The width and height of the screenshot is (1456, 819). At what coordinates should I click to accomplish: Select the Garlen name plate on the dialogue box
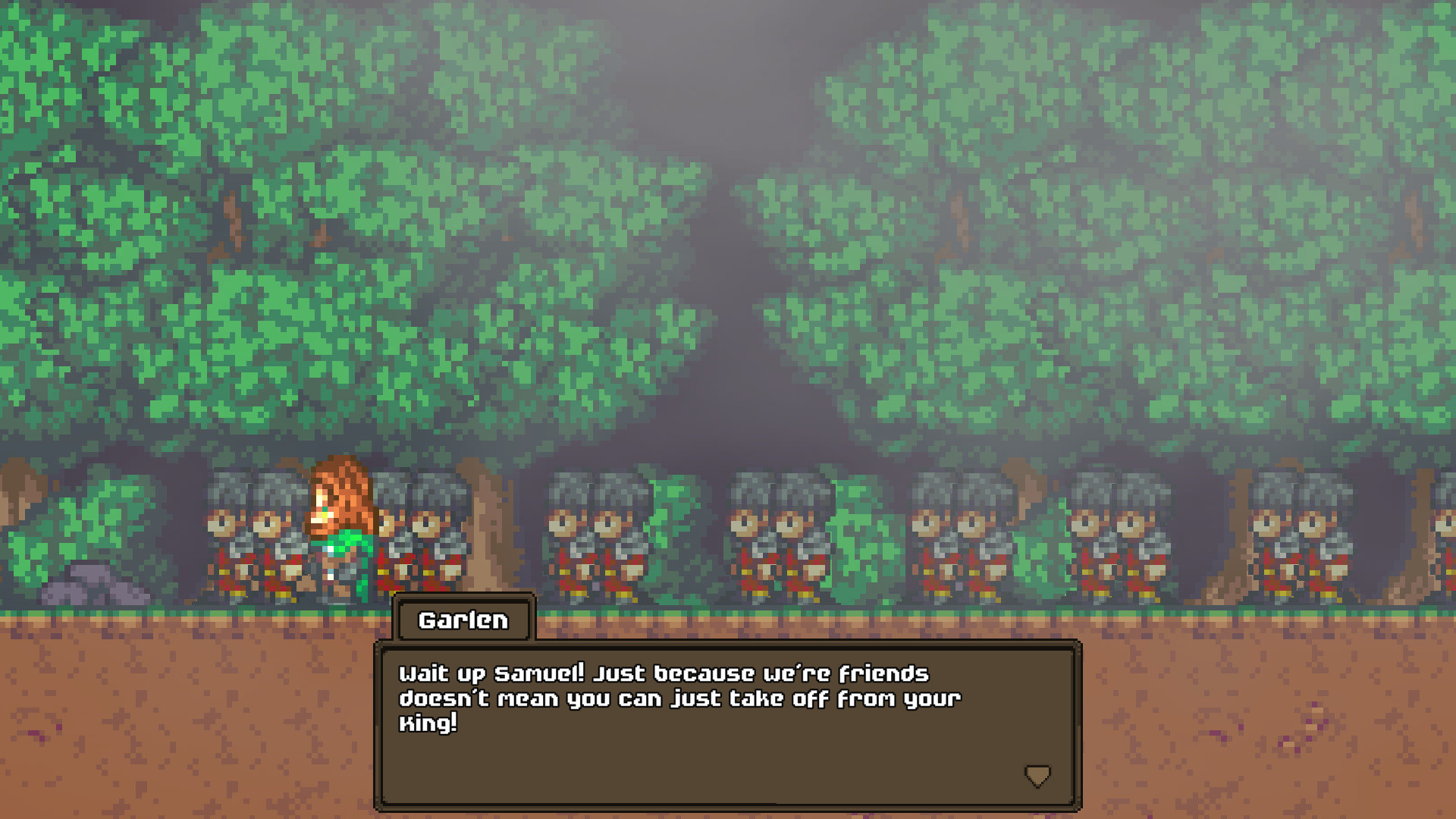pos(463,620)
